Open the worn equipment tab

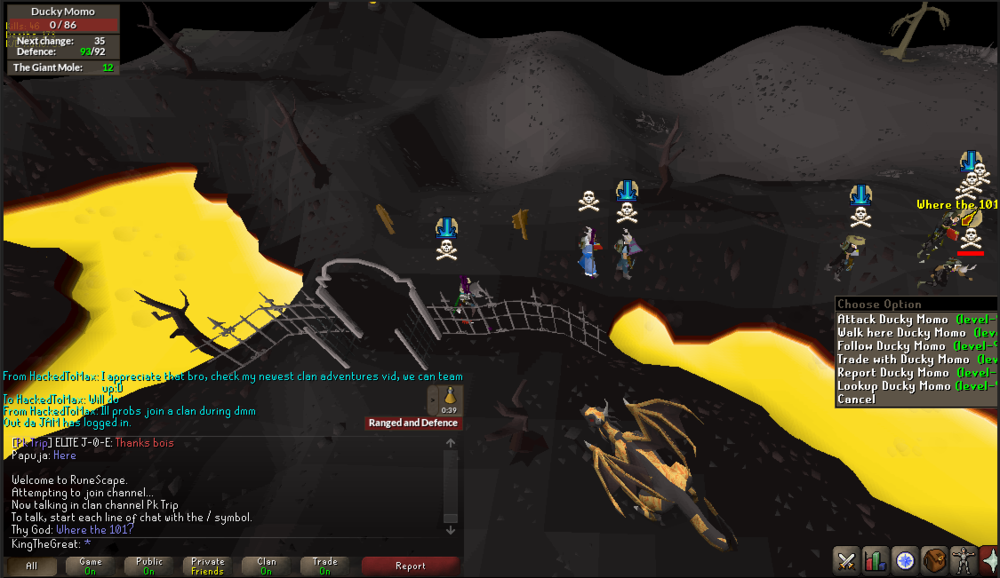[964, 561]
